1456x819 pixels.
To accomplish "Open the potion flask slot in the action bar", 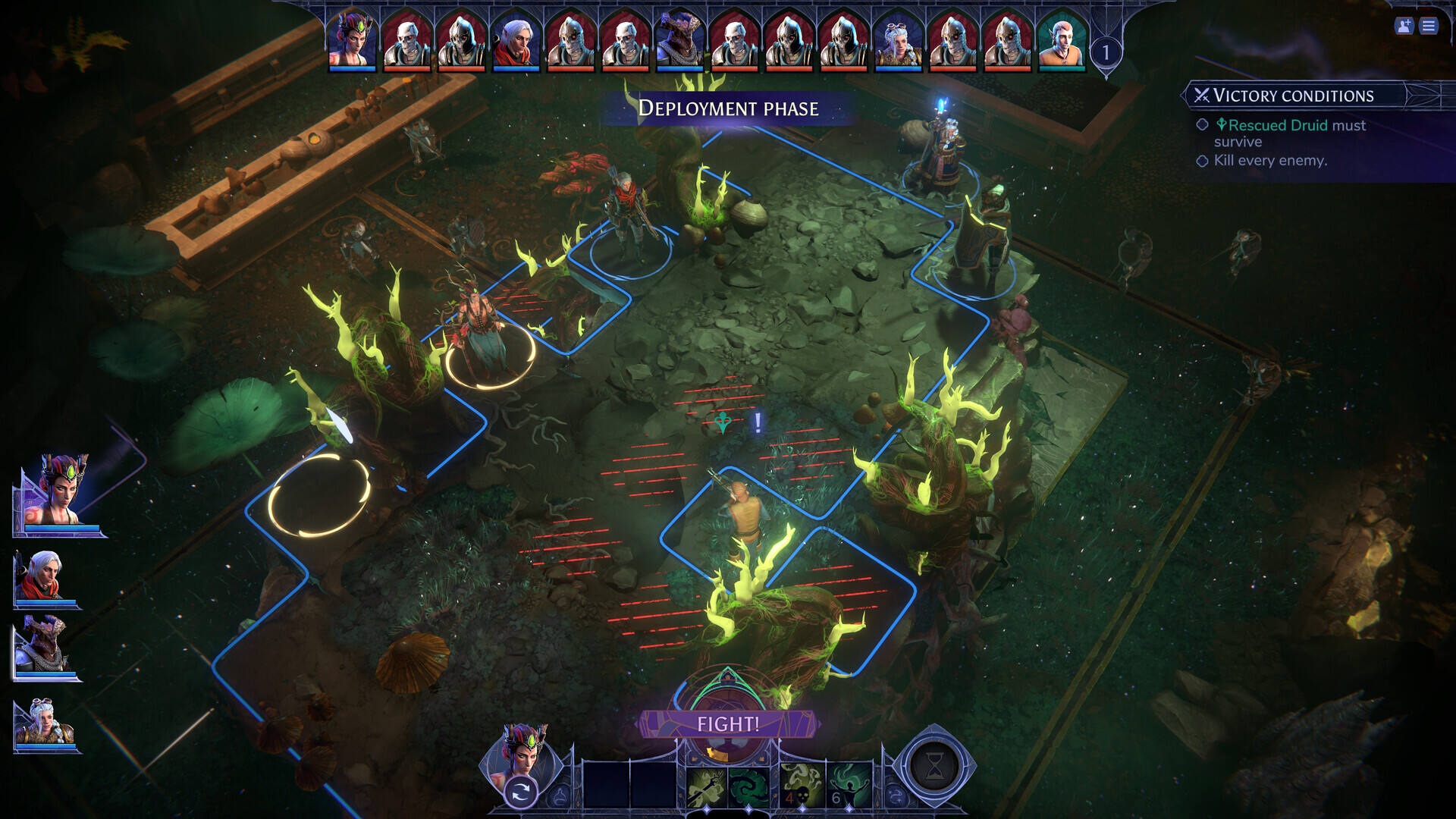I will click(x=560, y=796).
